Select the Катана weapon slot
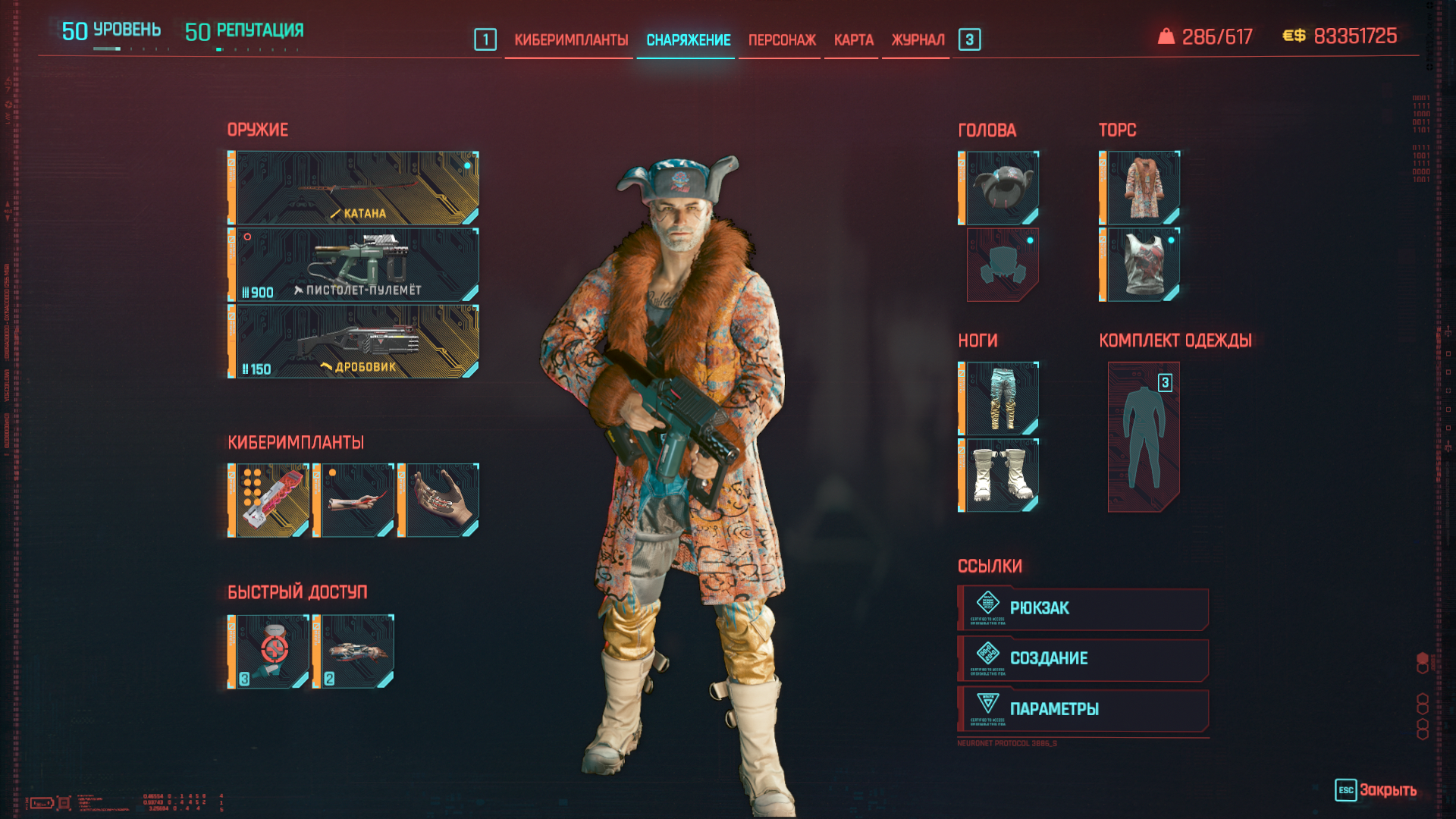1456x819 pixels. pyautogui.click(x=354, y=188)
